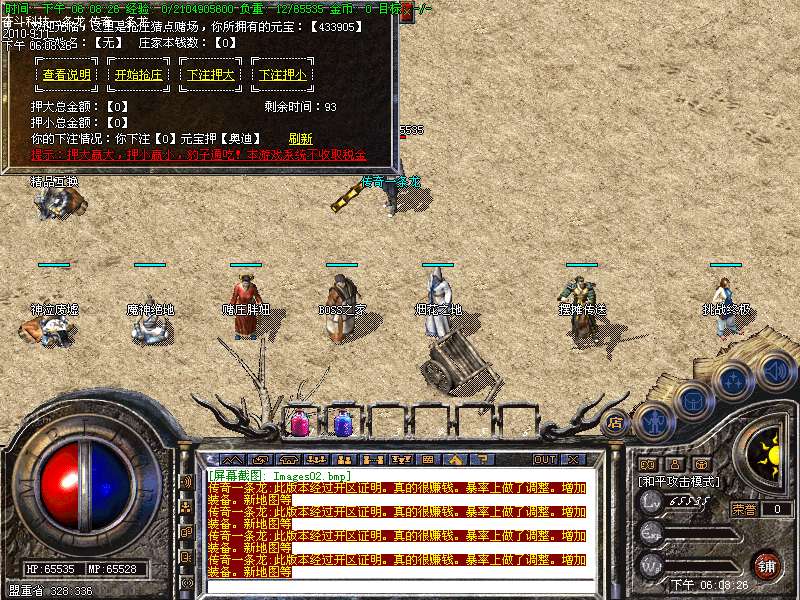Viewport: 800px width, 600px height.
Task: Click the red 铺 stall button
Action: 767,565
